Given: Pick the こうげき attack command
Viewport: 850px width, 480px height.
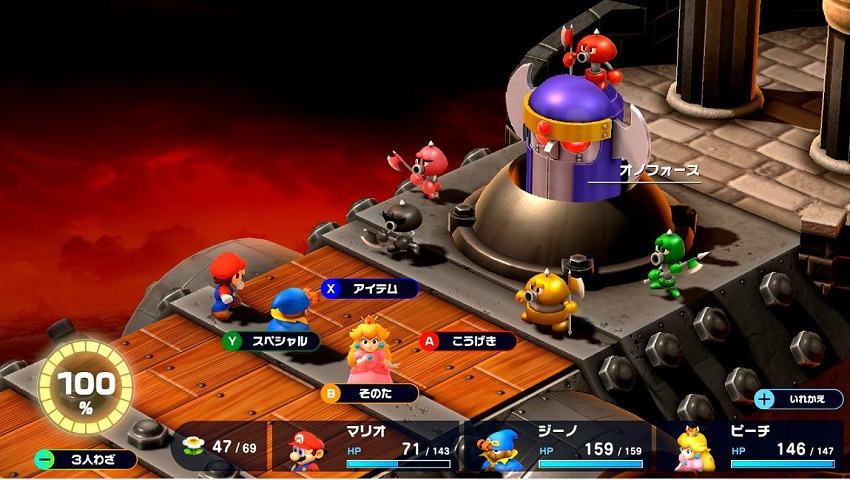Looking at the screenshot, I should click(468, 341).
